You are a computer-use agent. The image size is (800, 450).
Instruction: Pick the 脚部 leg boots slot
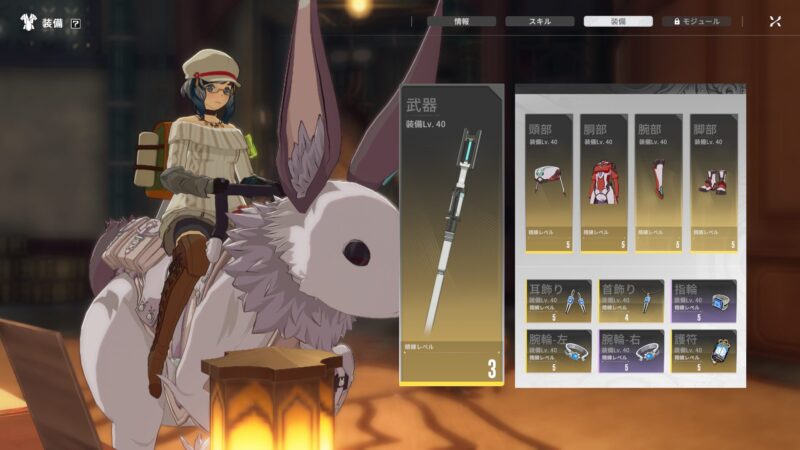point(712,182)
